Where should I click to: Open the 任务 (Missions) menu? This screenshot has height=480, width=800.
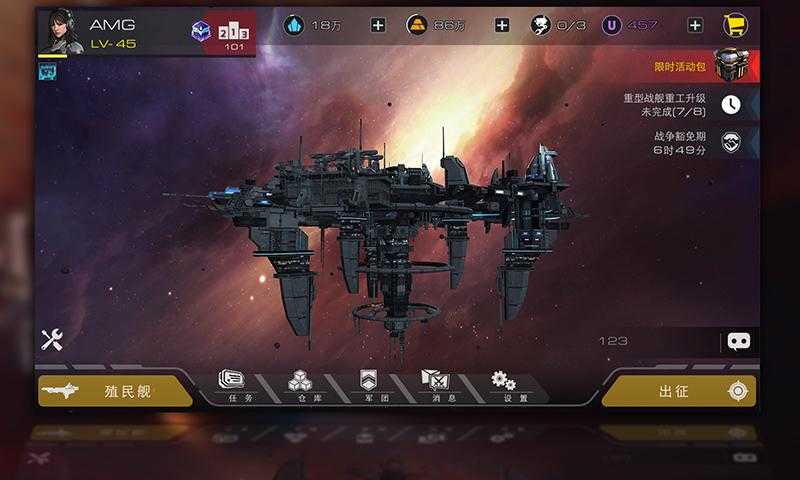click(233, 384)
